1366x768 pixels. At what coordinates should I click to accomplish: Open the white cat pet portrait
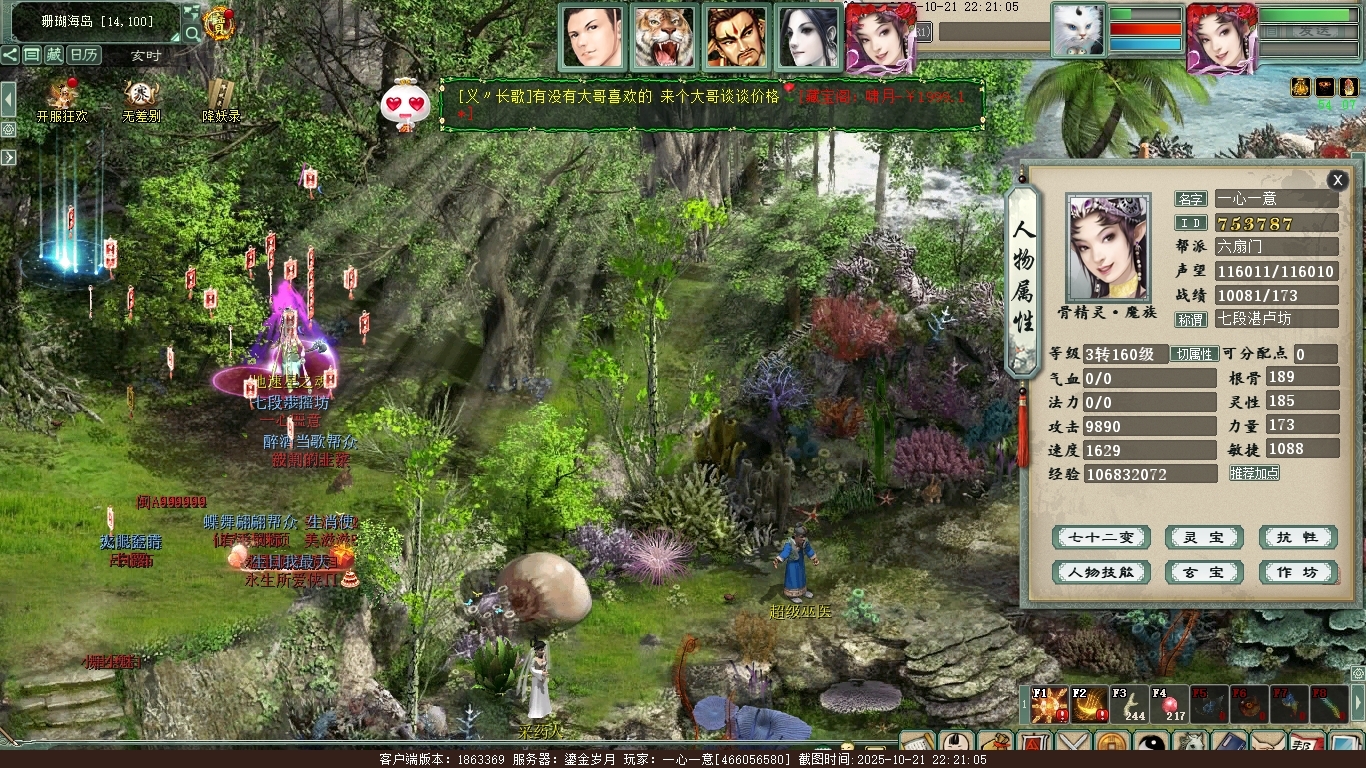point(1078,30)
